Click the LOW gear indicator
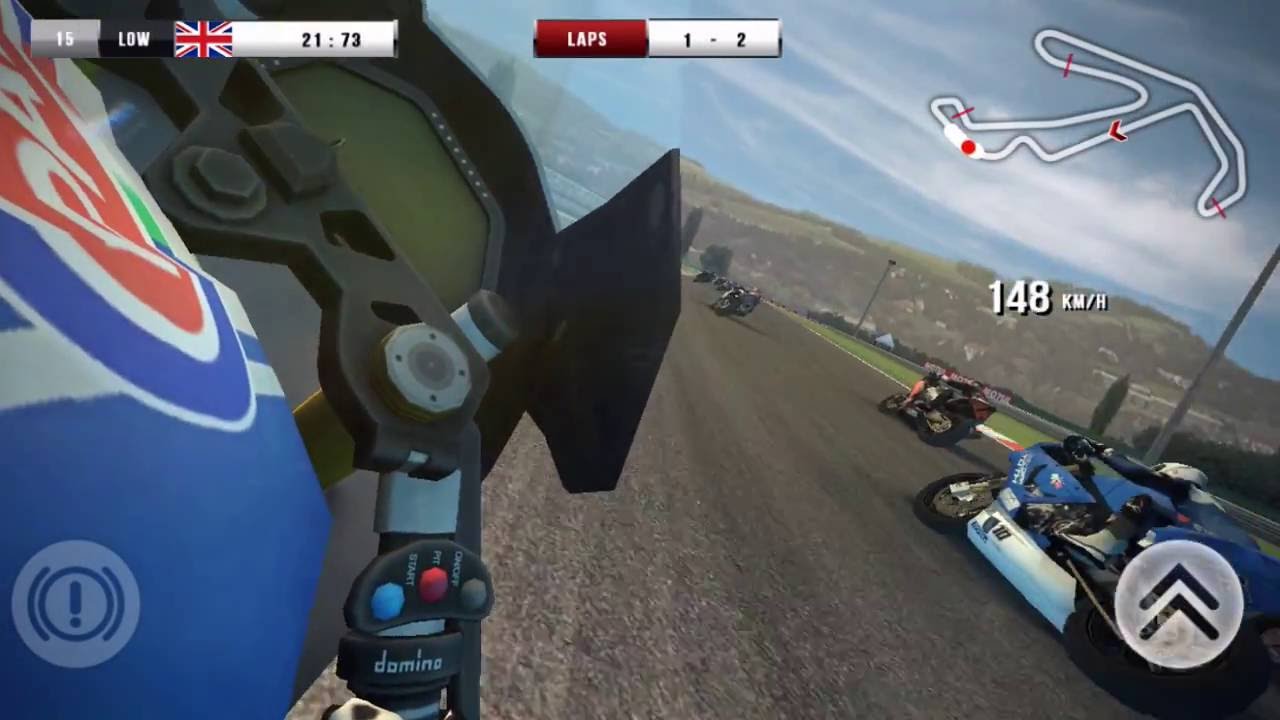Screen dimensions: 1280x720 click(133, 40)
